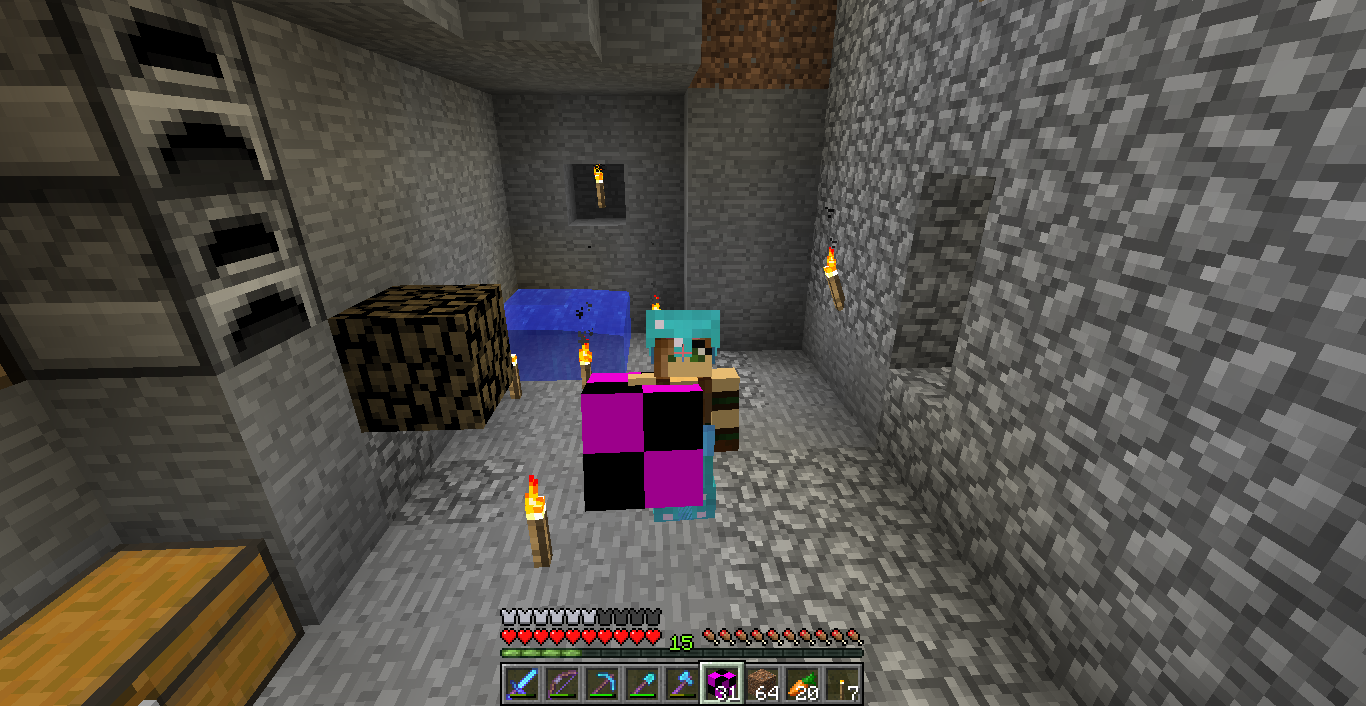Screen dimensions: 1366x706
Task: Switch to the diamond shovel slot
Action: coord(641,684)
